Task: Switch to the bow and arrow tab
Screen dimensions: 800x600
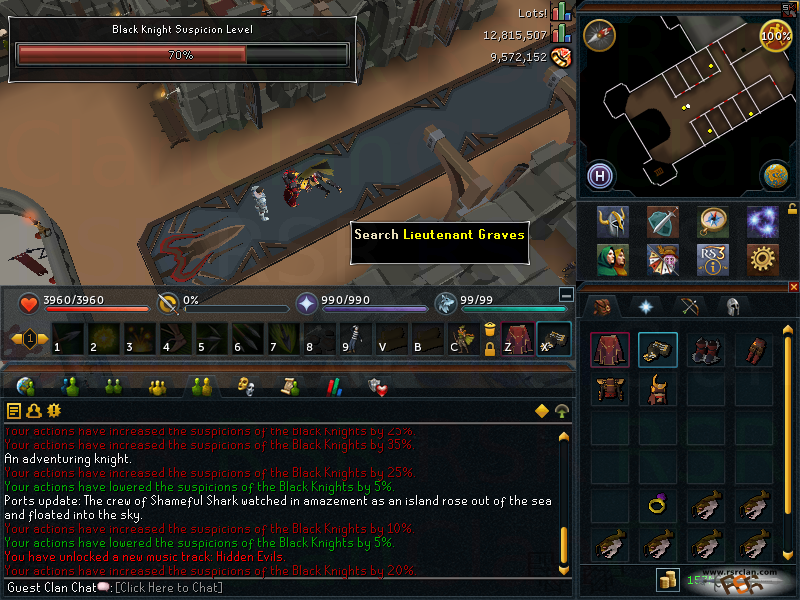Action: tap(689, 306)
